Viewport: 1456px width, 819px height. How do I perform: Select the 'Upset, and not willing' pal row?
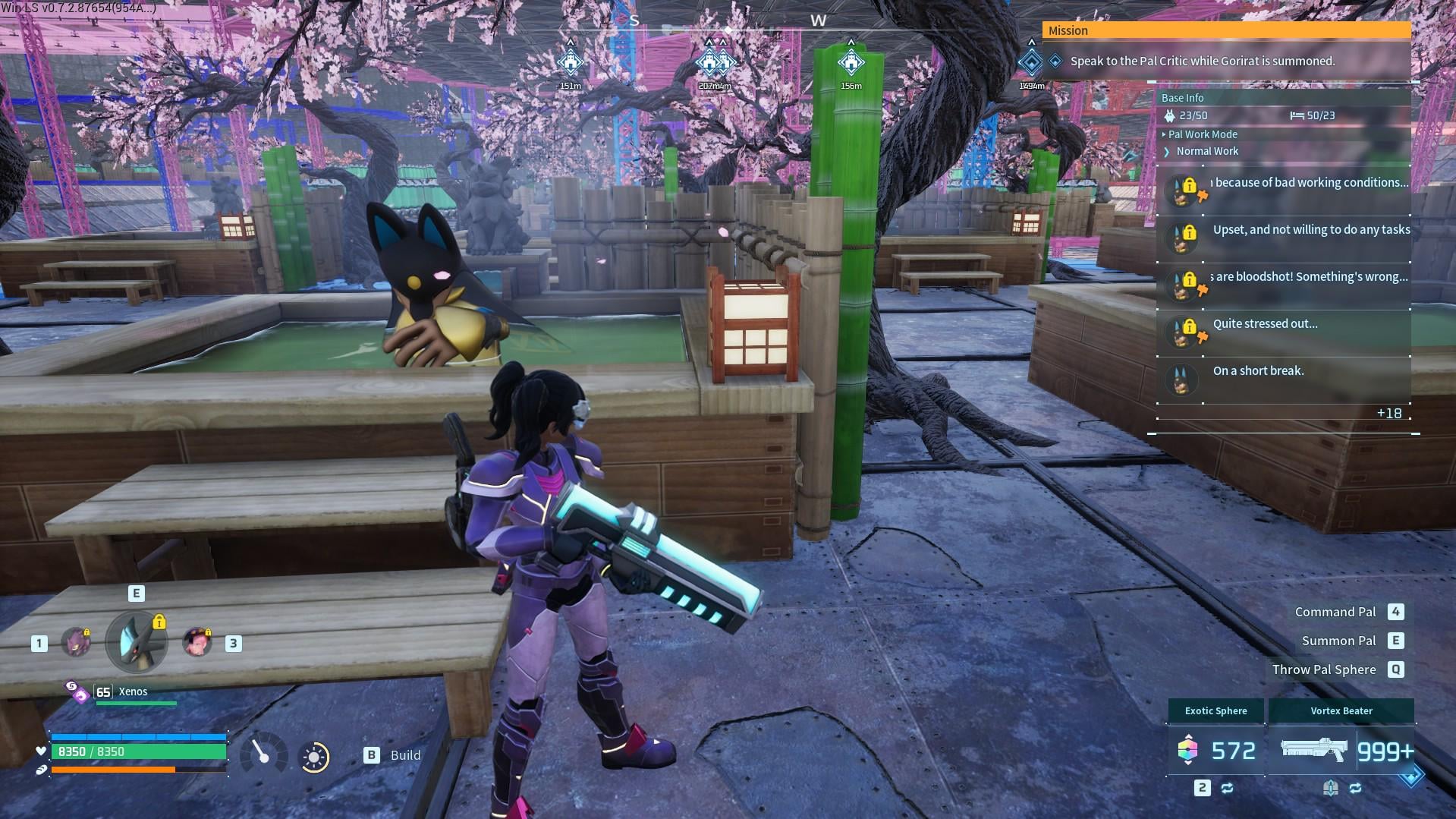click(x=1284, y=238)
